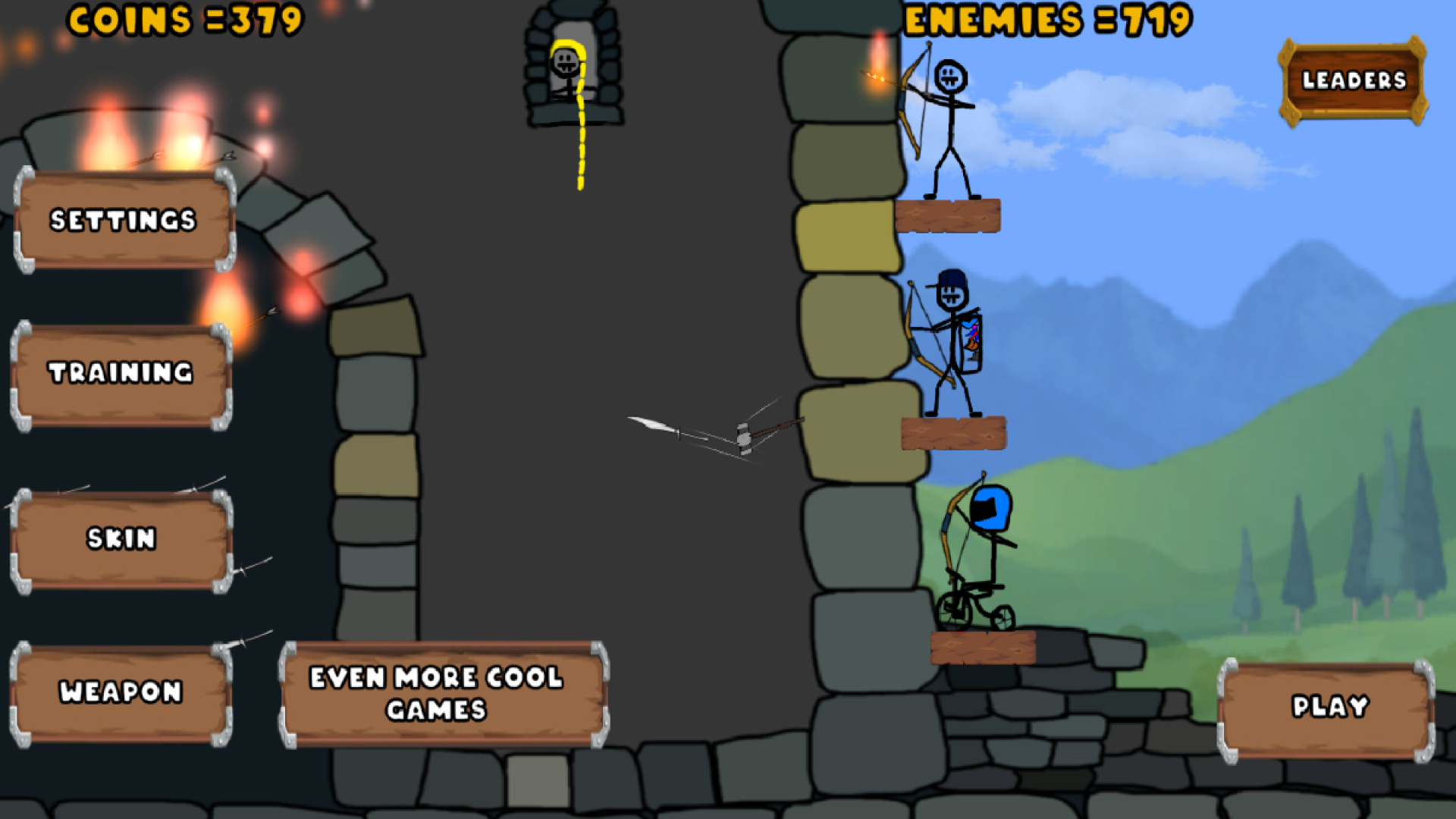1456x819 pixels.
Task: Open the Leaders board
Action: pos(1353,80)
